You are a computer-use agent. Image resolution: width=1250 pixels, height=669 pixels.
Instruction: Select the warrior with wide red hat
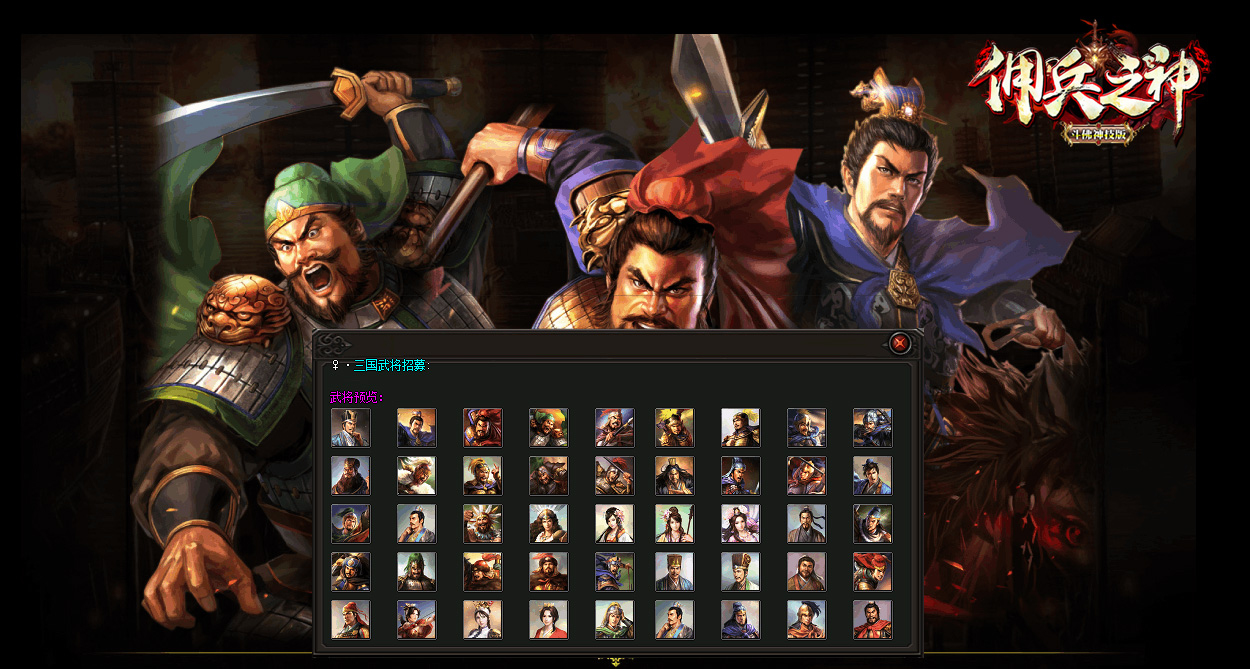pyautogui.click(x=872, y=572)
